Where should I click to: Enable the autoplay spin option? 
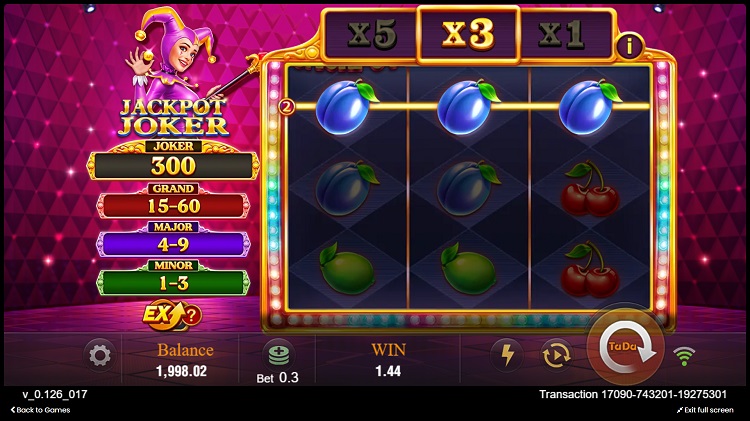point(555,355)
